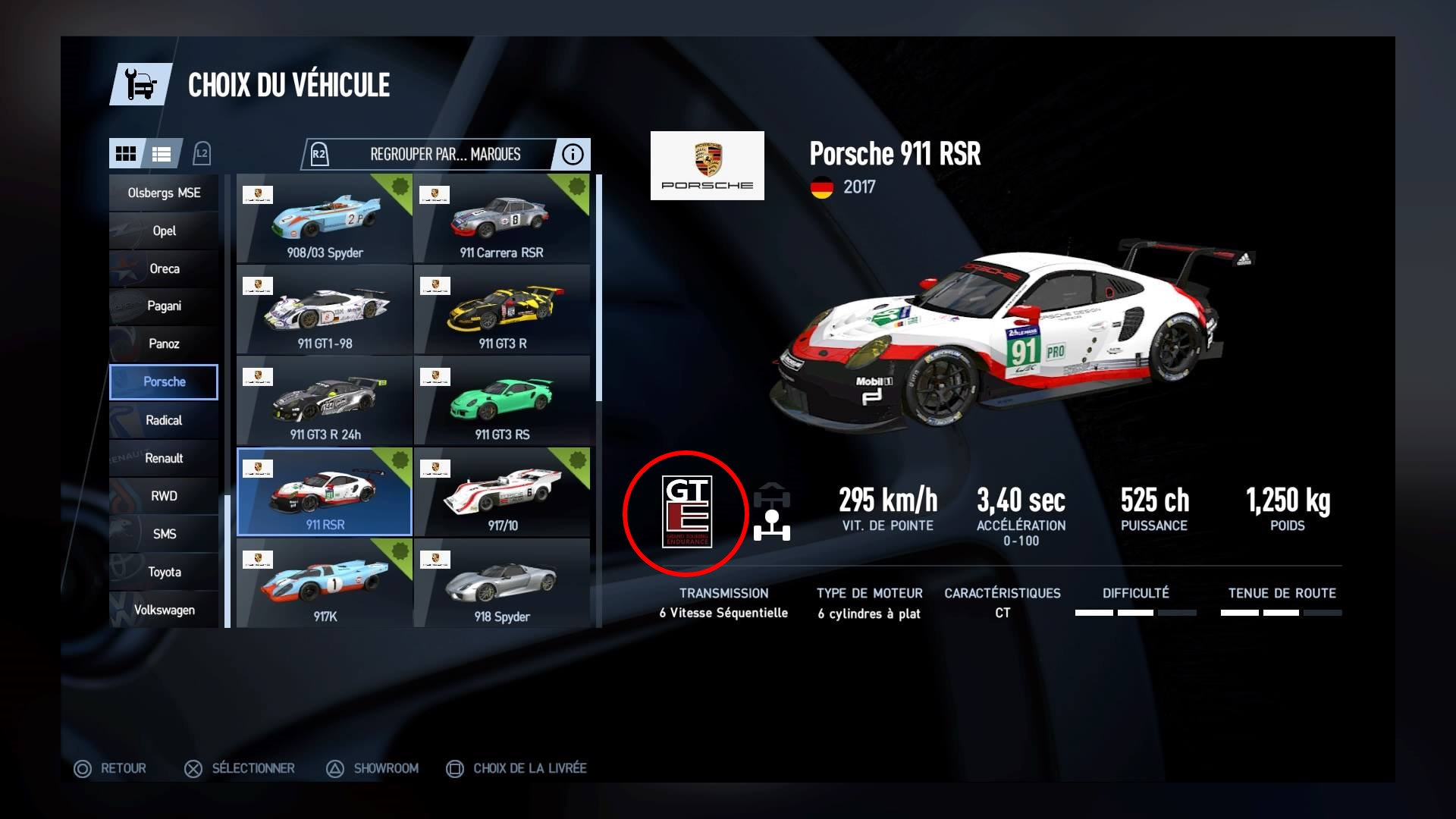
Task: Switch to grid view layout
Action: pyautogui.click(x=126, y=154)
